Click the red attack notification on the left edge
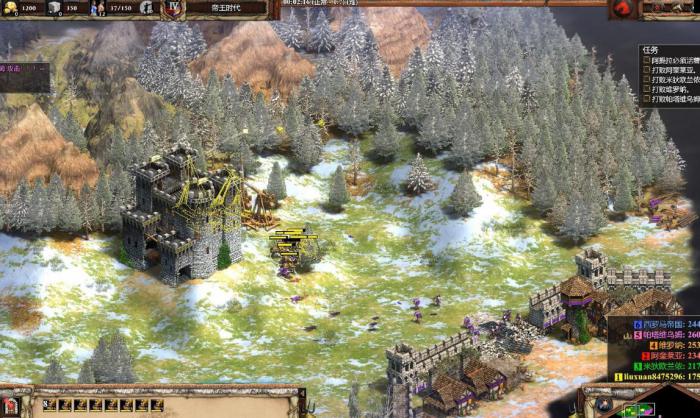 pos(22,68)
